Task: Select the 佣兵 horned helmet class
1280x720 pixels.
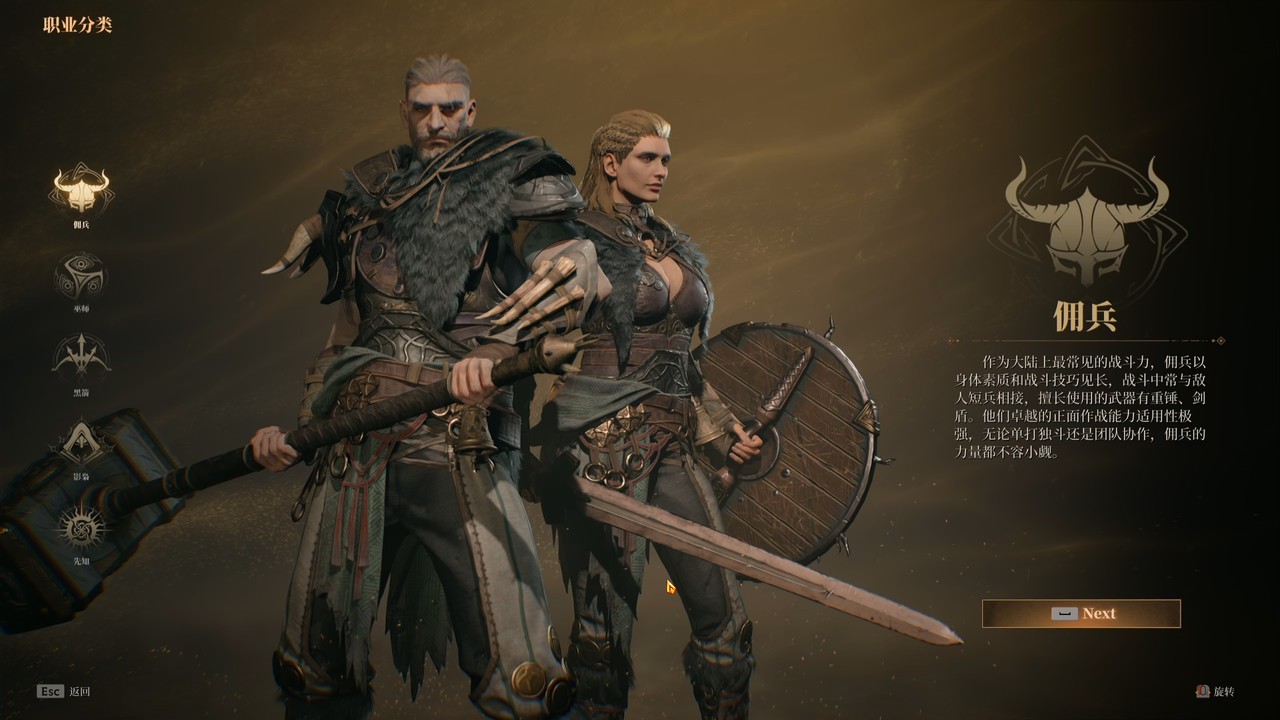Action: [x=81, y=190]
